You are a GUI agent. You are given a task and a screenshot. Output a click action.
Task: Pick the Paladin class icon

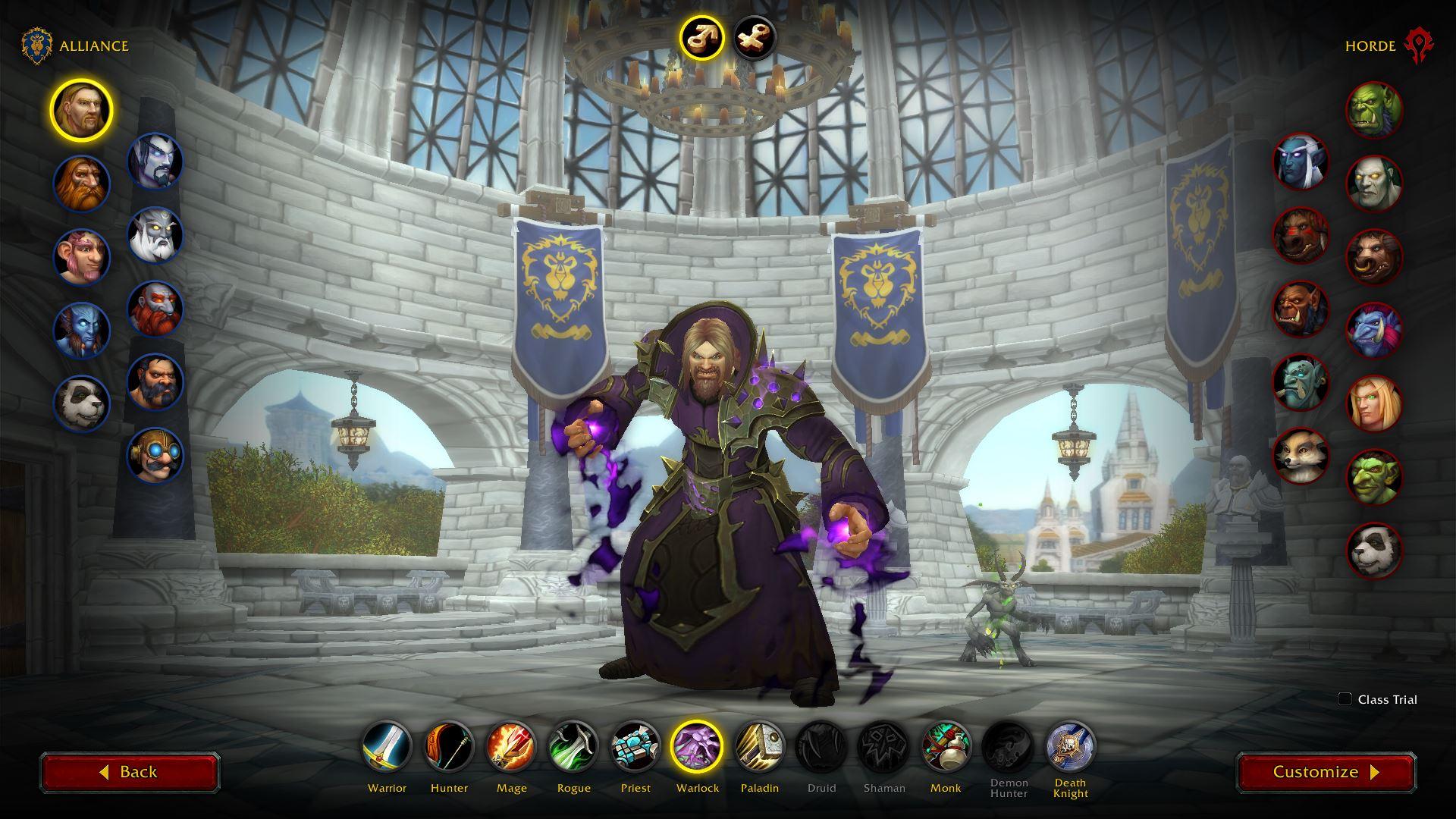point(760,746)
